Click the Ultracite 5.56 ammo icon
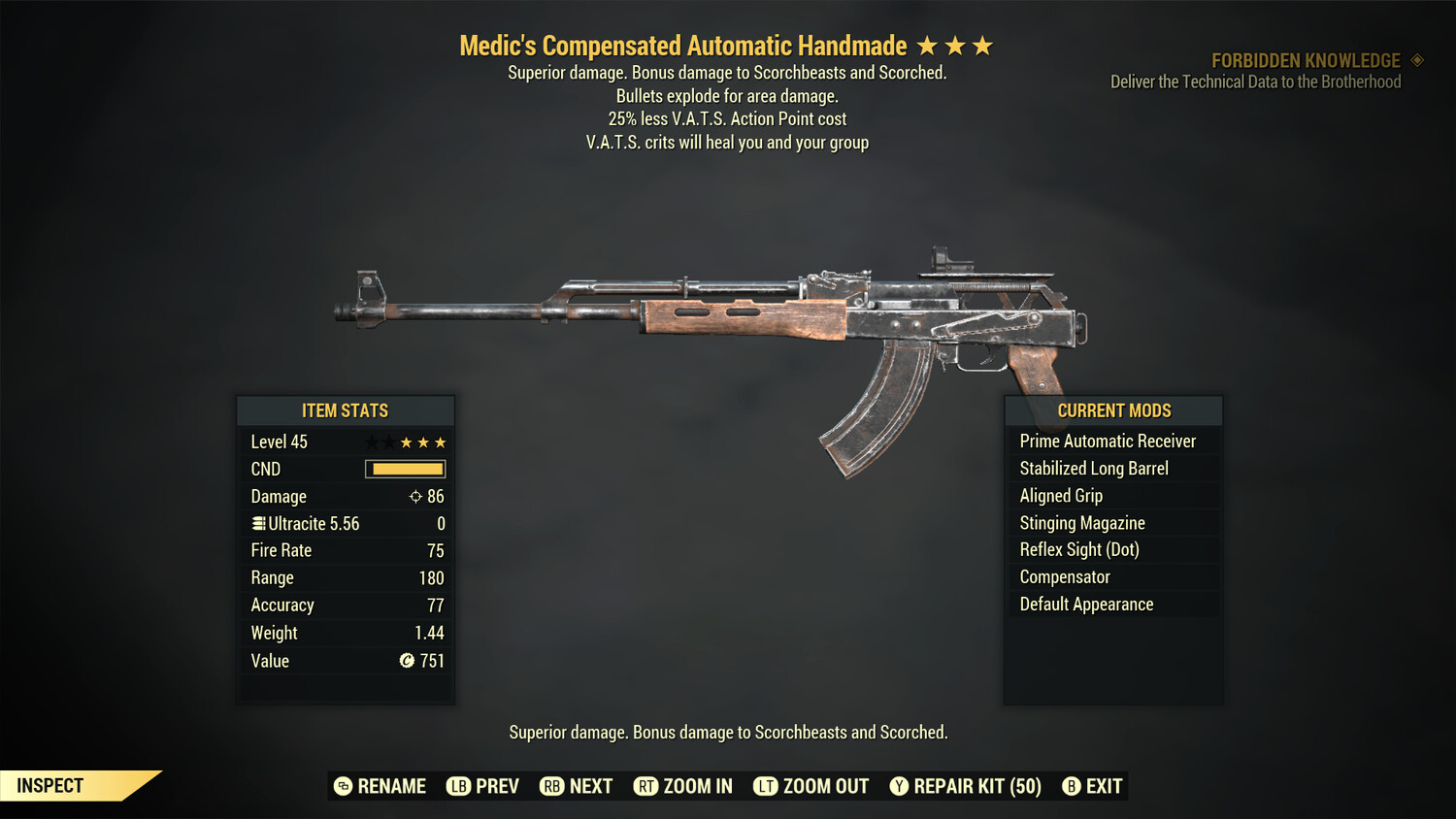This screenshot has width=1456, height=819. tap(257, 523)
